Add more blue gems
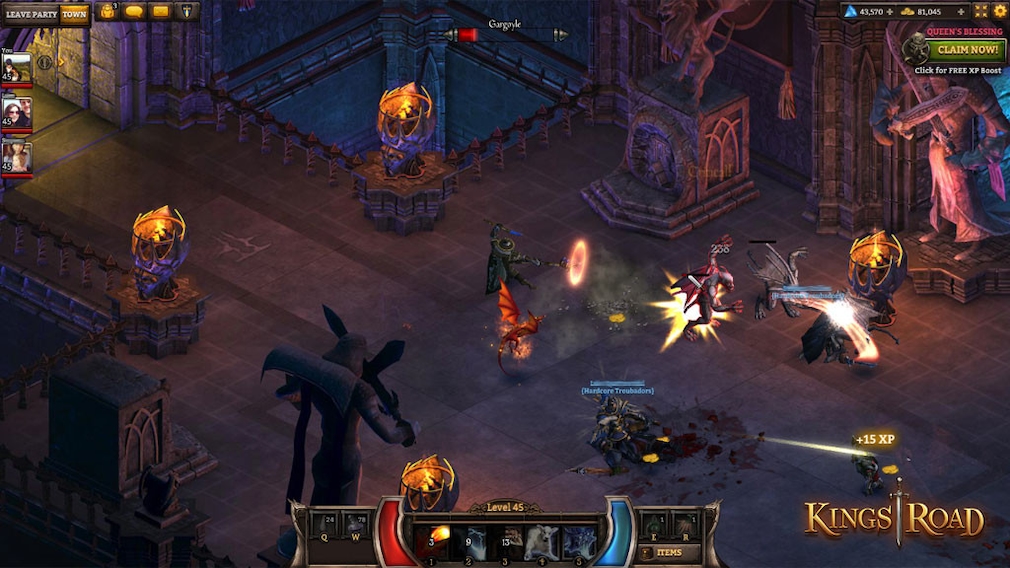This screenshot has width=1010, height=568. (891, 12)
